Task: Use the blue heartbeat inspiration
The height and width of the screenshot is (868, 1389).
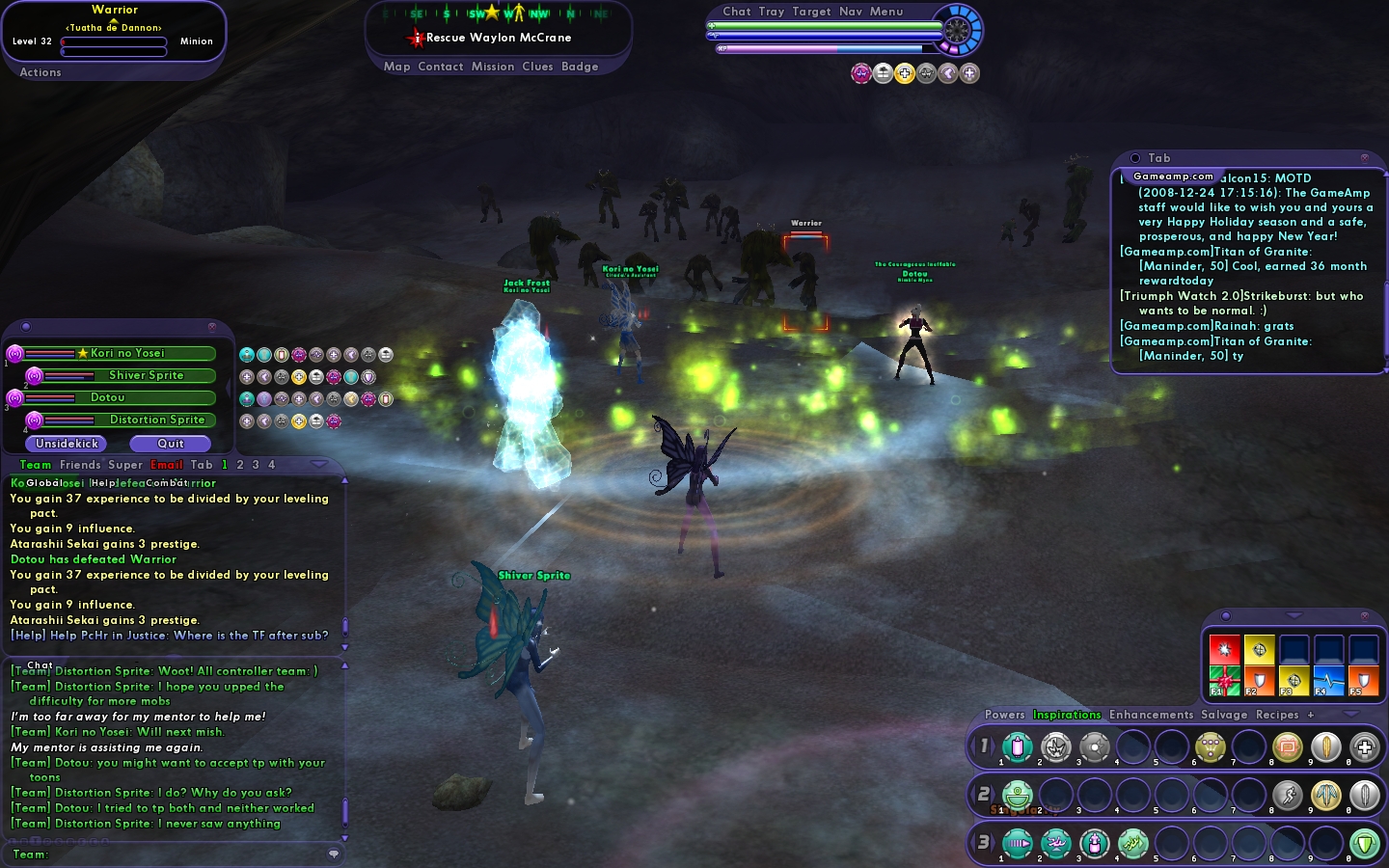Action: pyautogui.click(x=1328, y=681)
